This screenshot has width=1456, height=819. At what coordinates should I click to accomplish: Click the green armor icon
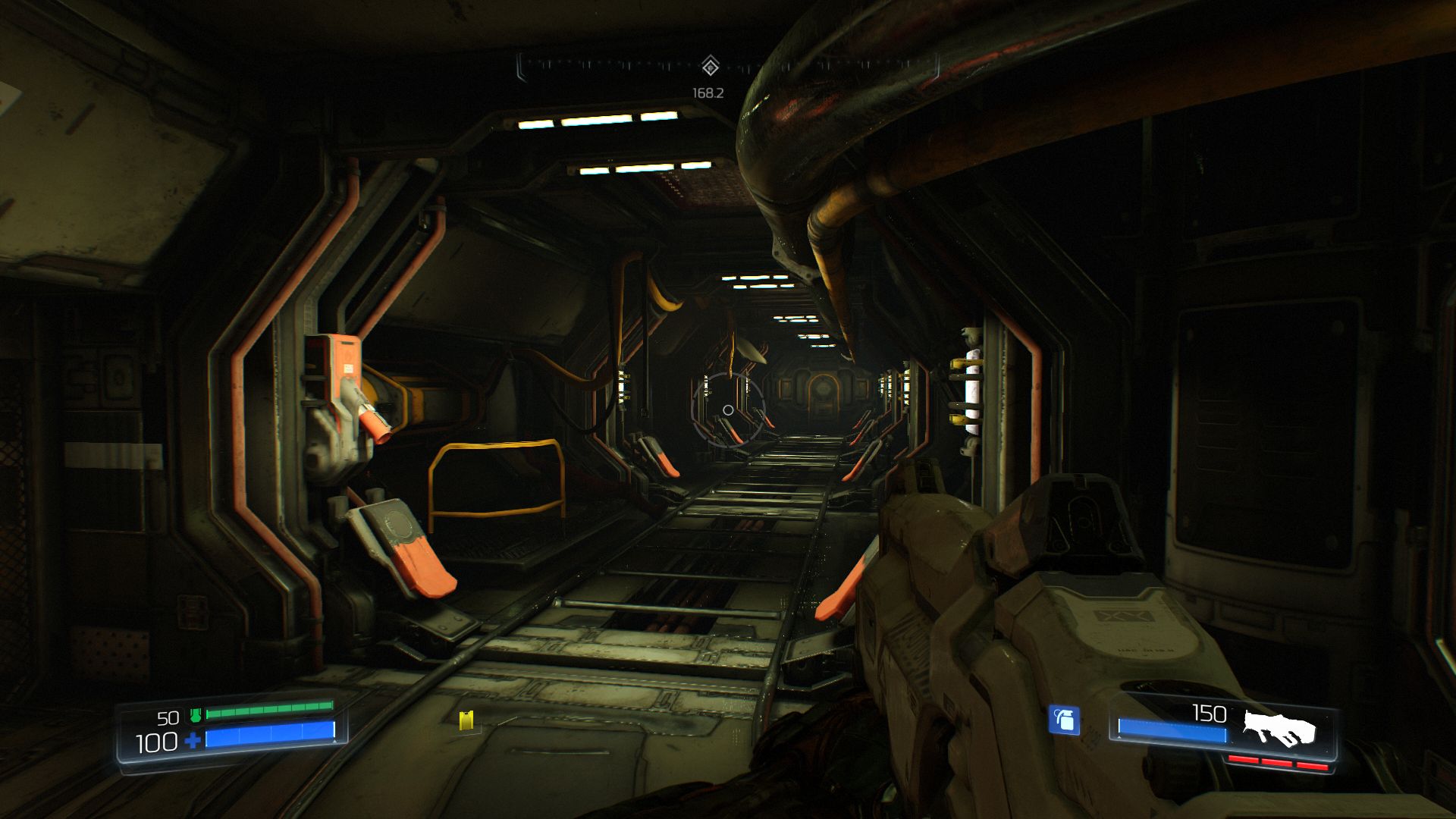click(195, 714)
